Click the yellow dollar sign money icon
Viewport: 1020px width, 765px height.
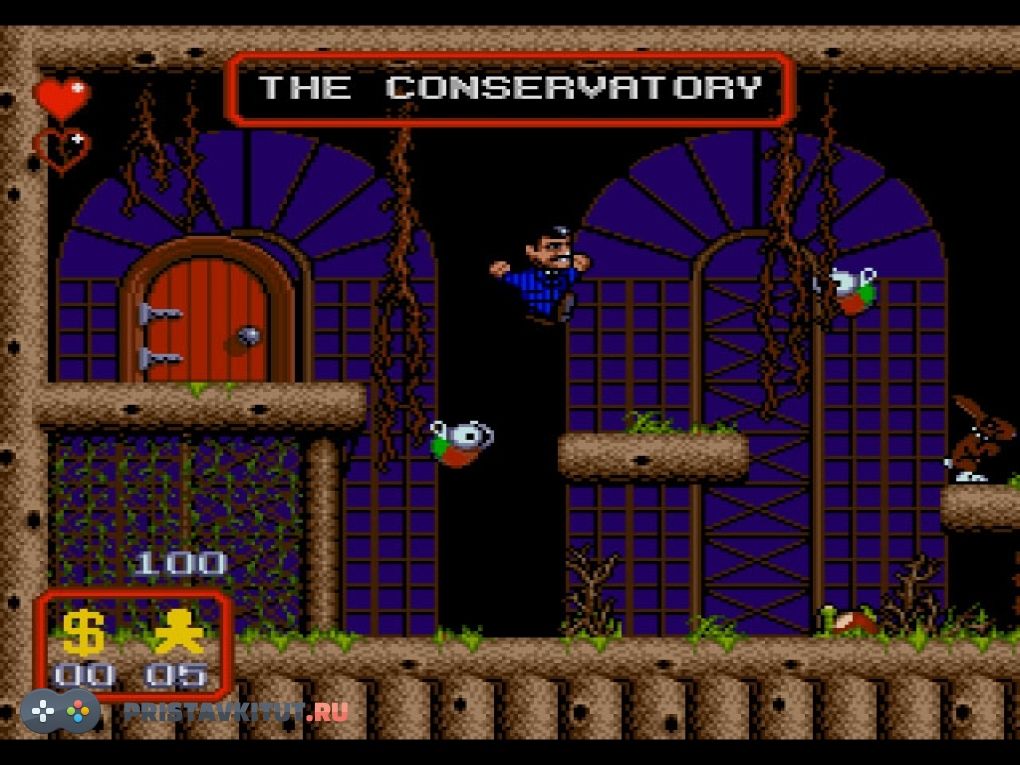tap(84, 632)
